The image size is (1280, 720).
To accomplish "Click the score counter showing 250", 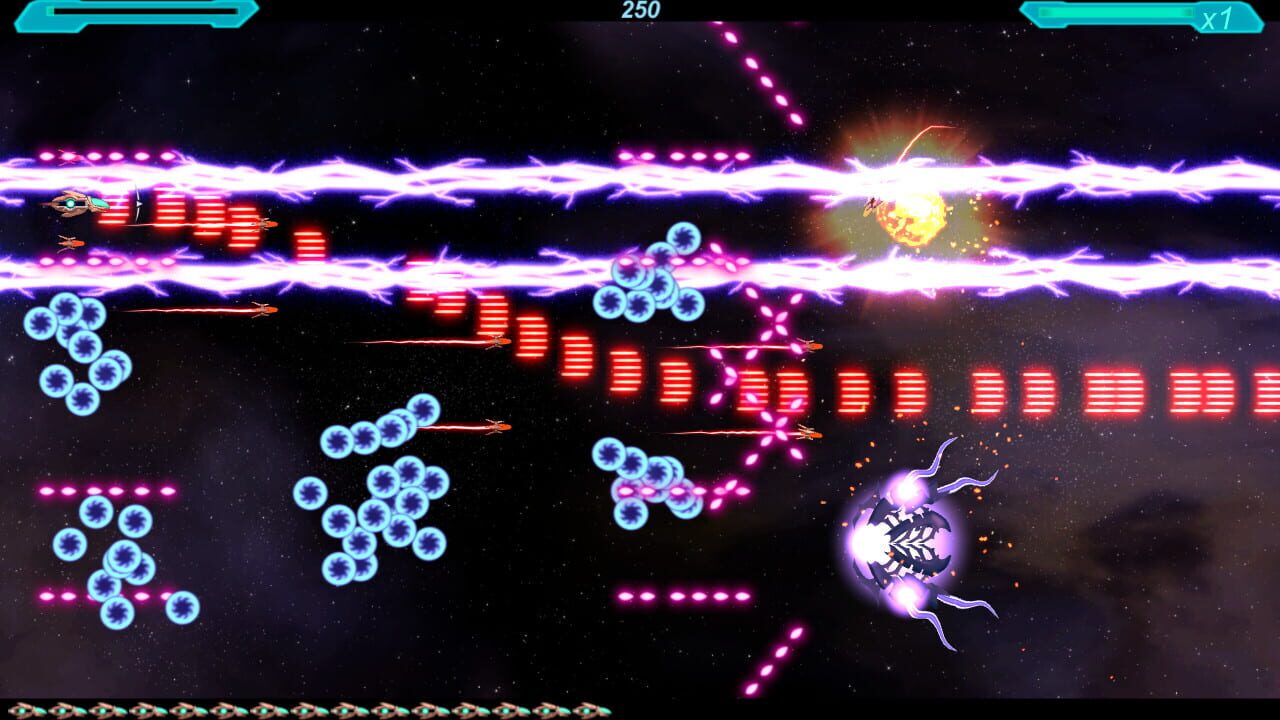I will tap(639, 10).
